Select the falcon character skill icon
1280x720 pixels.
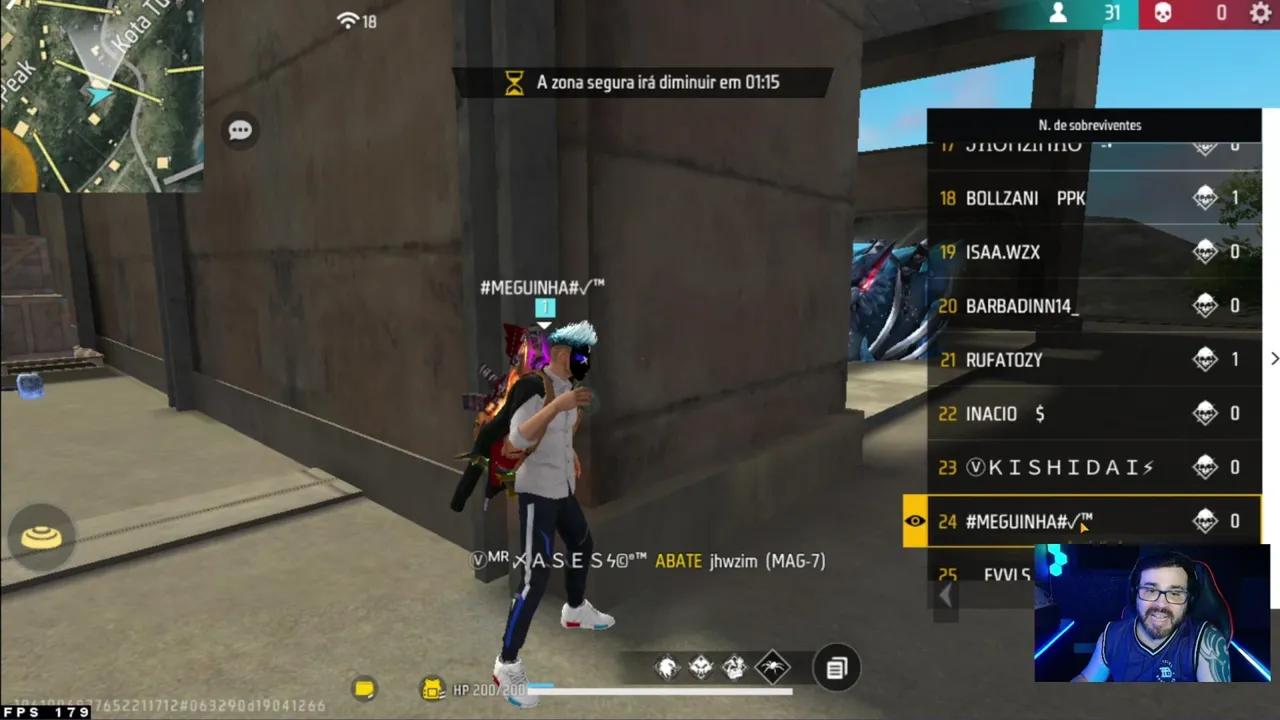point(666,667)
